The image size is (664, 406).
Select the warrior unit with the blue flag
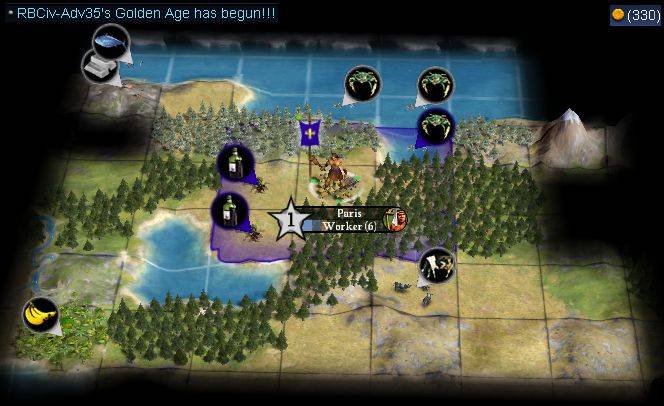pos(333,170)
